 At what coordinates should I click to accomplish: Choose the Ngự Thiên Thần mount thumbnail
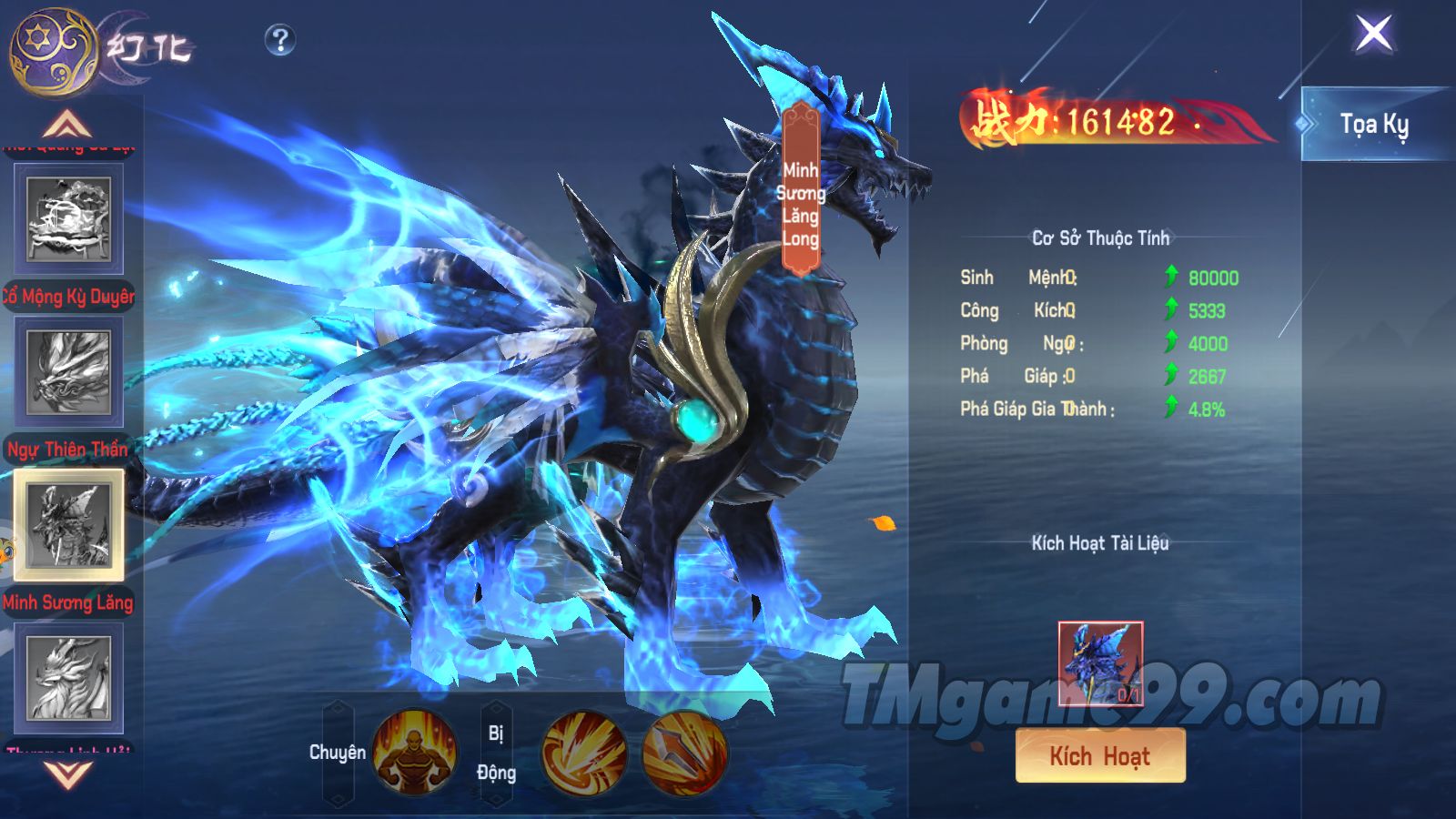click(x=69, y=373)
